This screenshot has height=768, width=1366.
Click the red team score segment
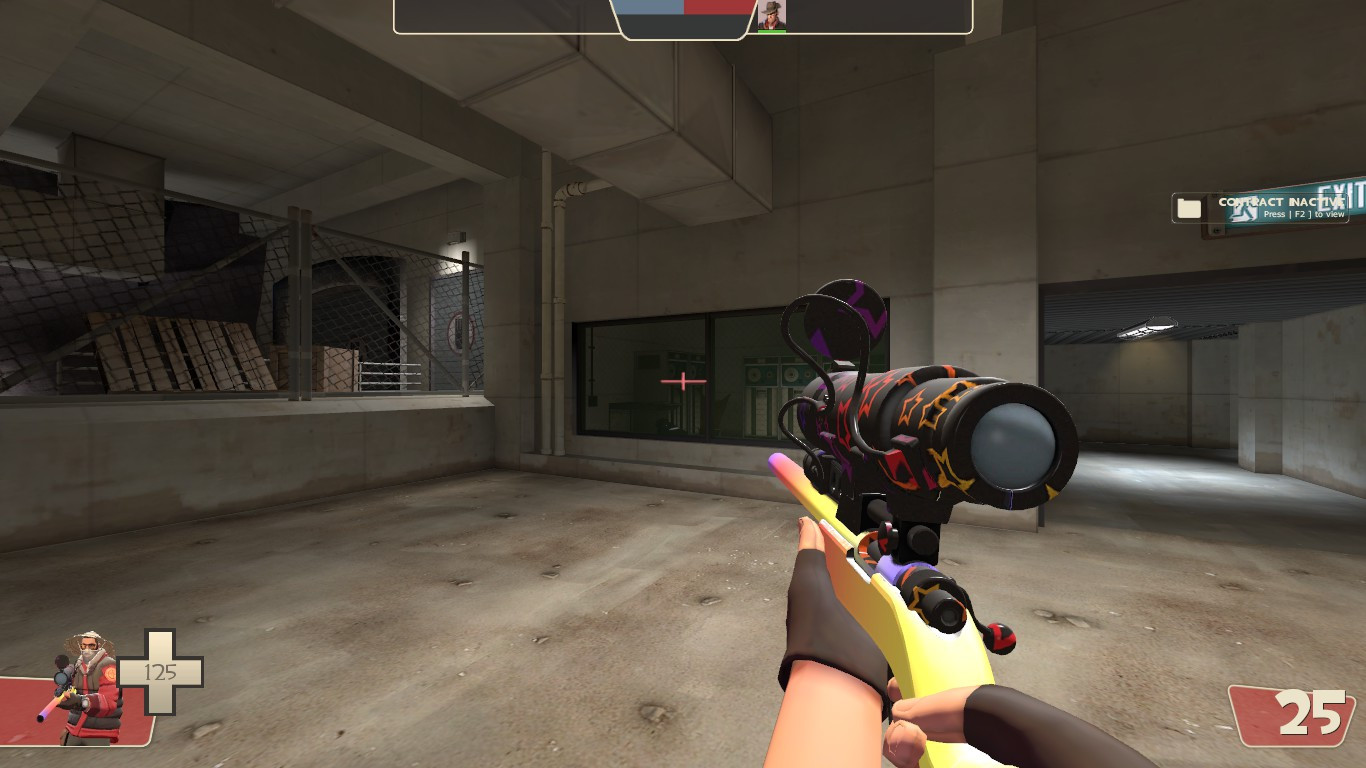point(716,7)
